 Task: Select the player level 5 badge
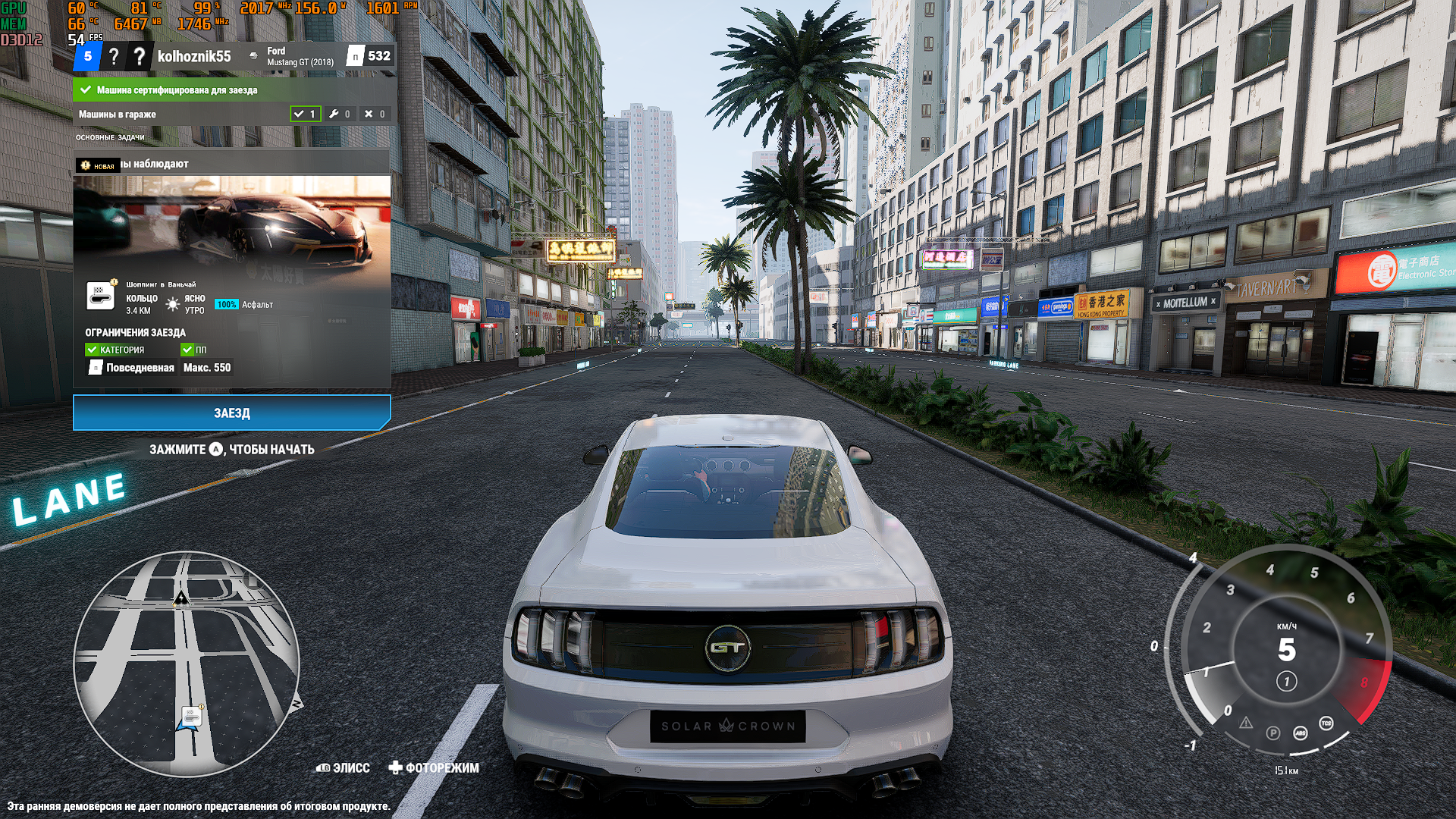click(88, 56)
